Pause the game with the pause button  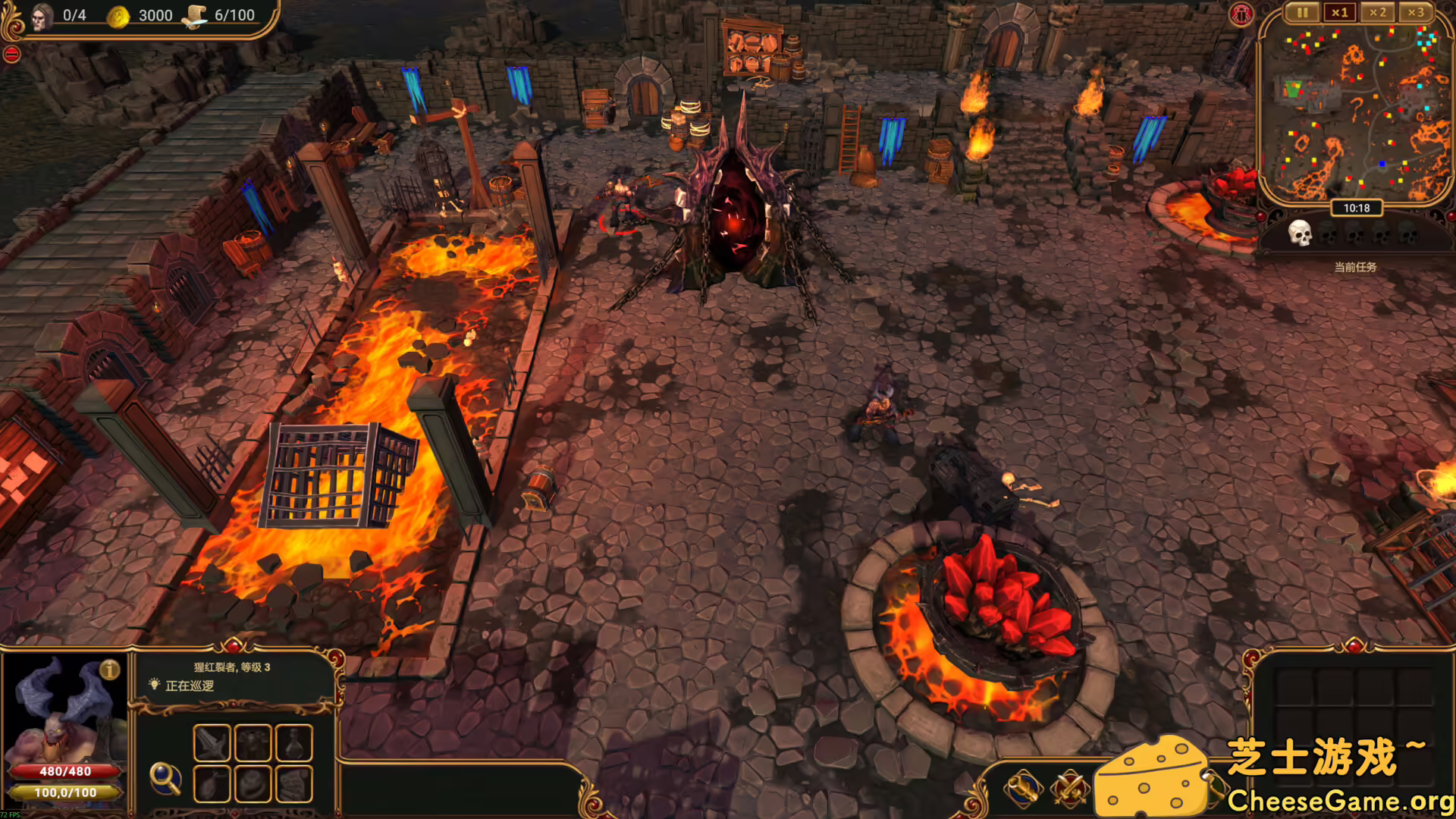pos(1301,13)
